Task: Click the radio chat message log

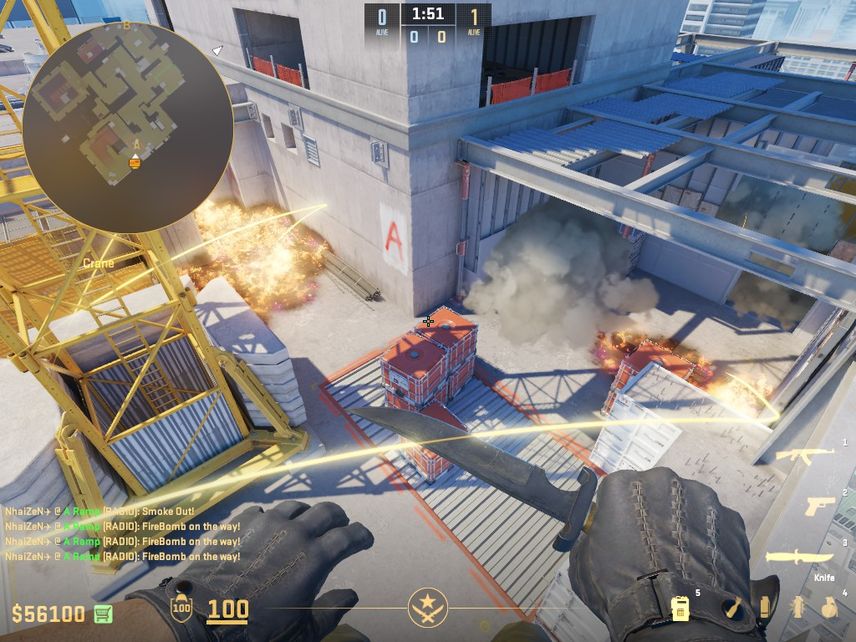Action: [x=122, y=533]
